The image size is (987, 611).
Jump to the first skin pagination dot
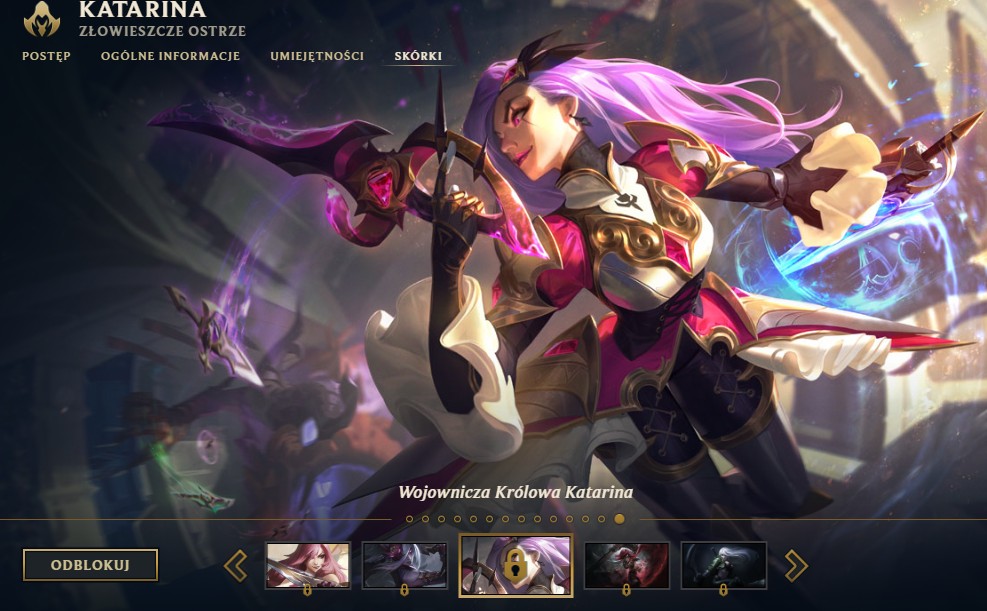[410, 519]
